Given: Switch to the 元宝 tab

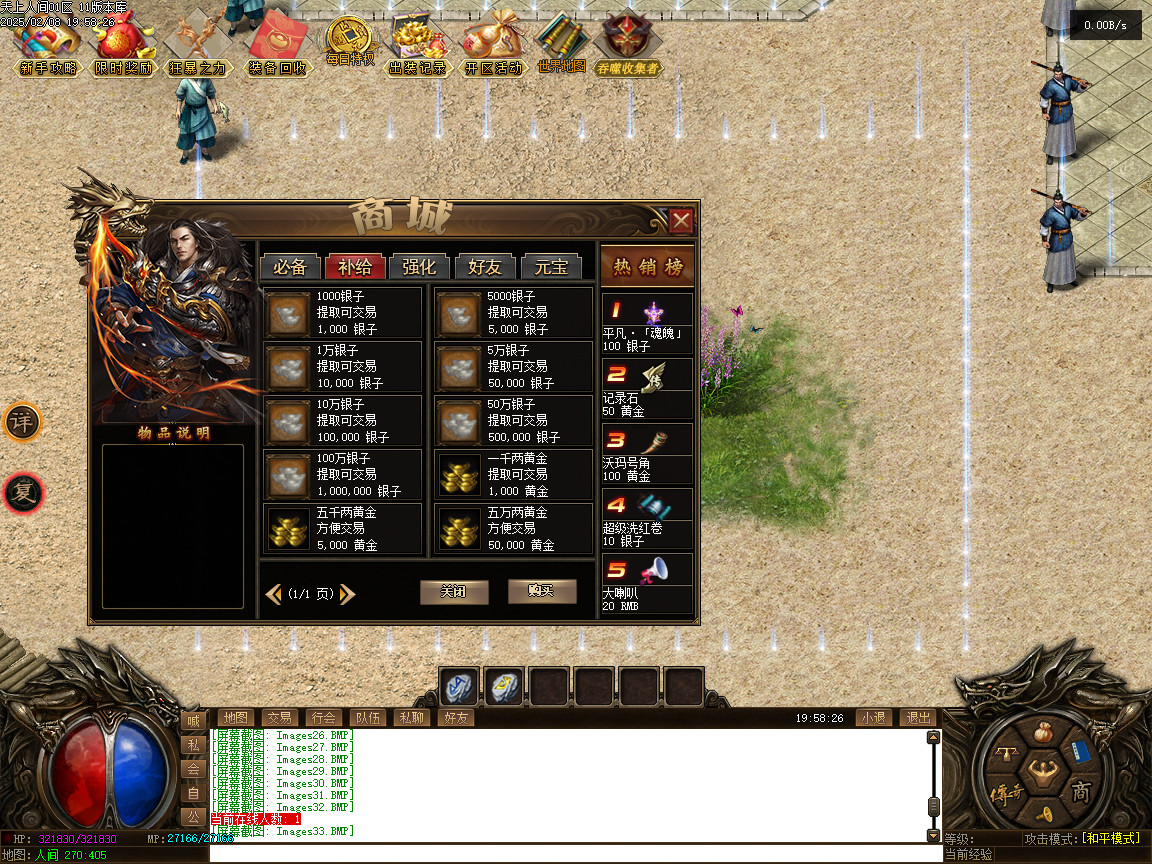Looking at the screenshot, I should (x=551, y=267).
